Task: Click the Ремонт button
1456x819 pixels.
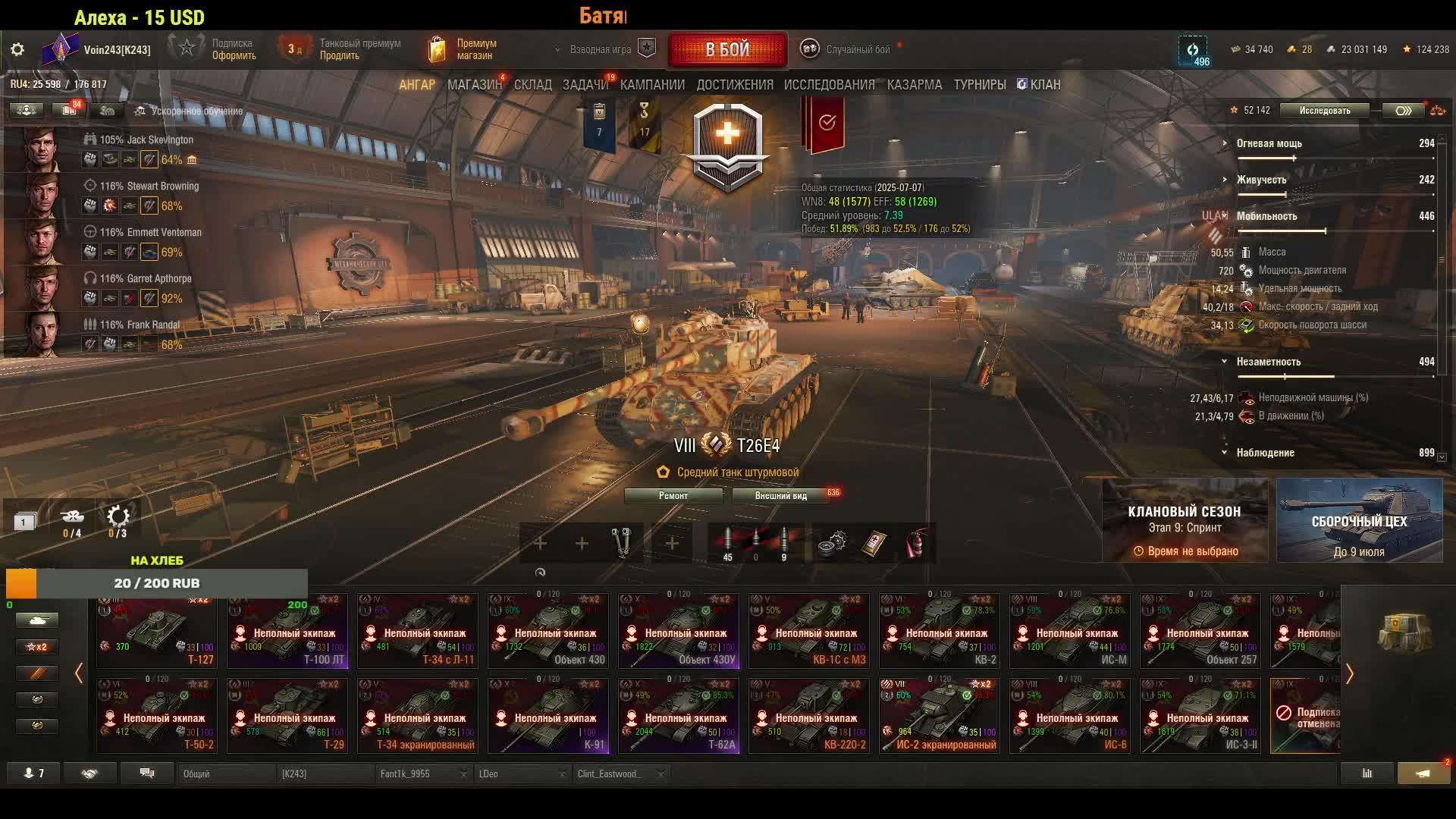Action: tap(673, 496)
